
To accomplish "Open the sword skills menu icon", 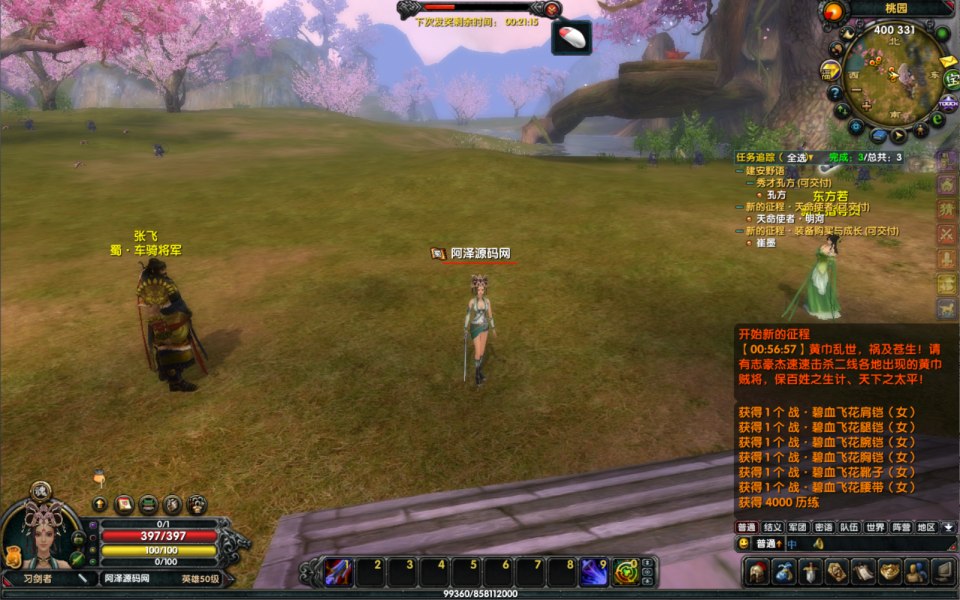I will tap(810, 571).
